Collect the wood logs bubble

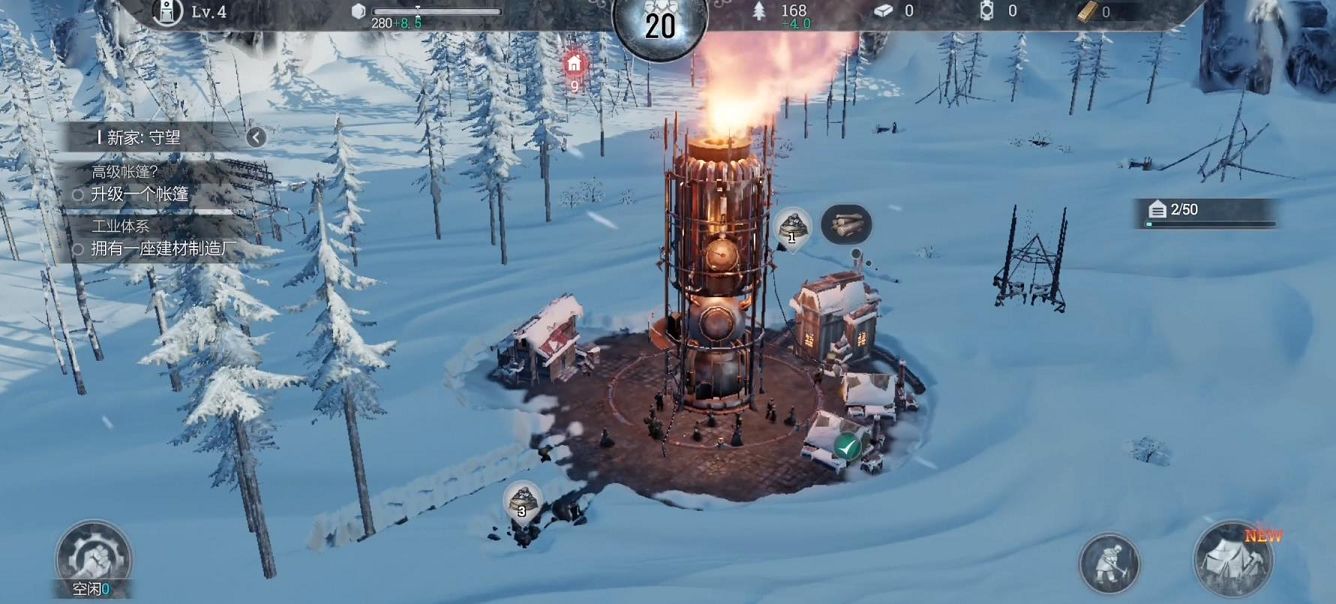[846, 225]
